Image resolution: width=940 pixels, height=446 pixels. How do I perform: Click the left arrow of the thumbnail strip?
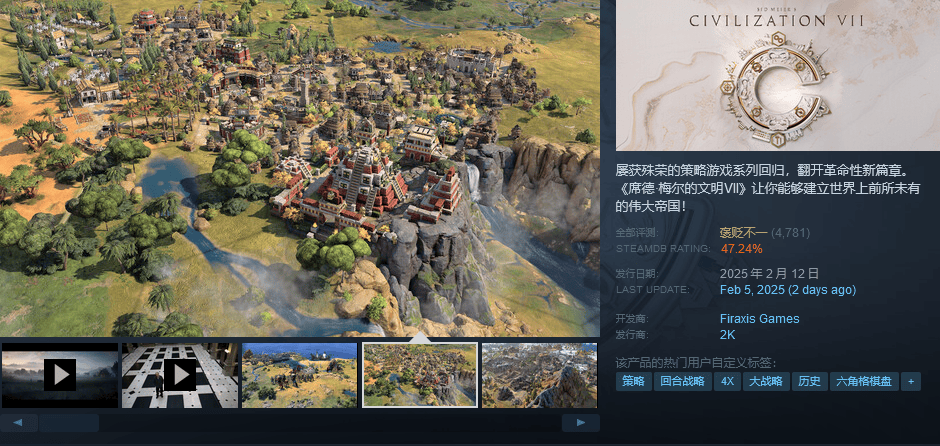[19, 422]
